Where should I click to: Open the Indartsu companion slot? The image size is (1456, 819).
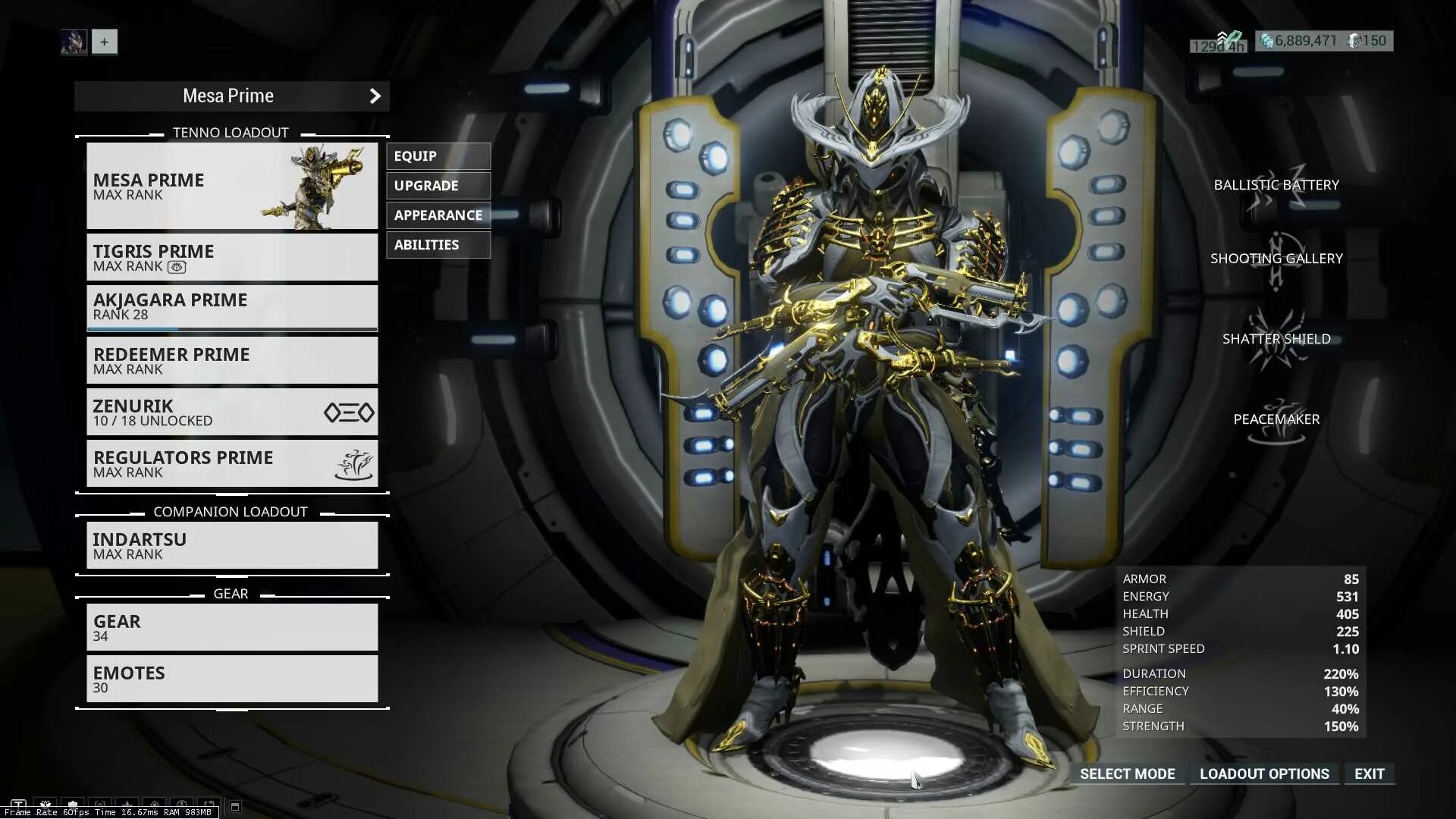(x=231, y=546)
